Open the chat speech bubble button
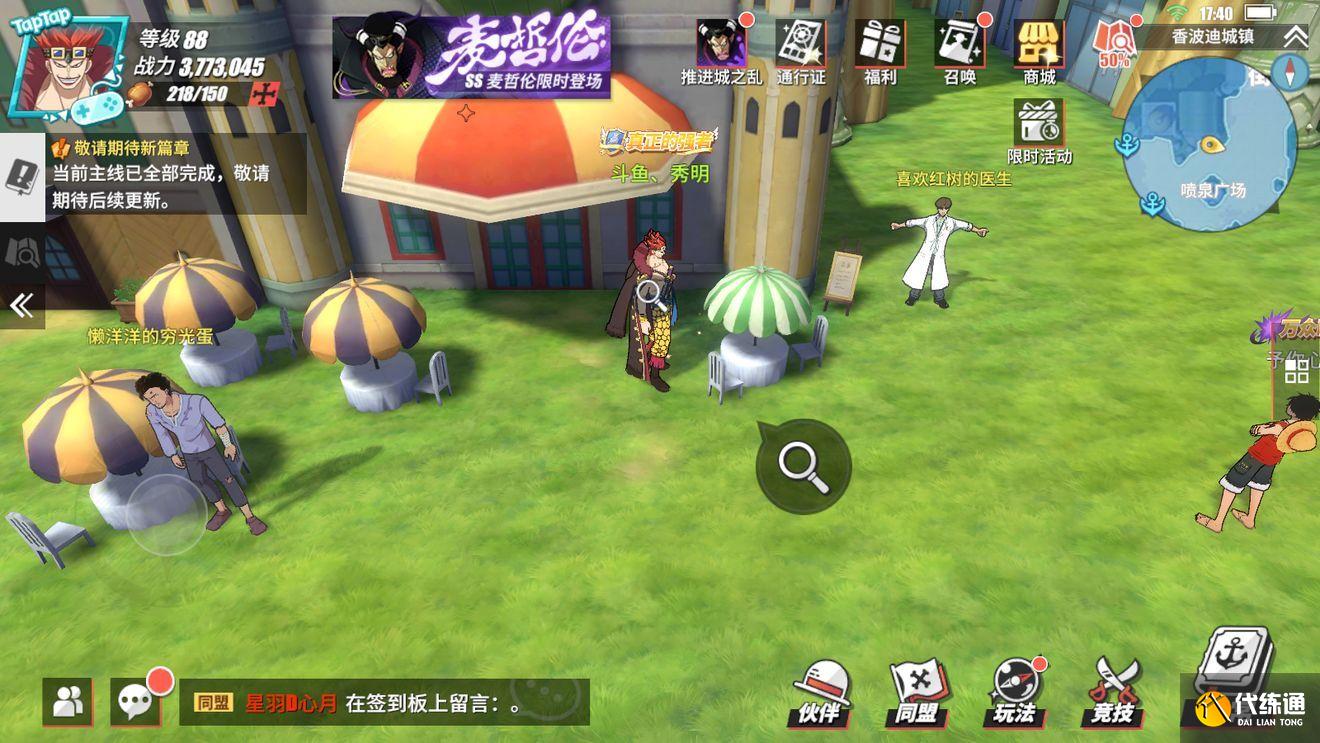1320x743 pixels. coord(136,701)
